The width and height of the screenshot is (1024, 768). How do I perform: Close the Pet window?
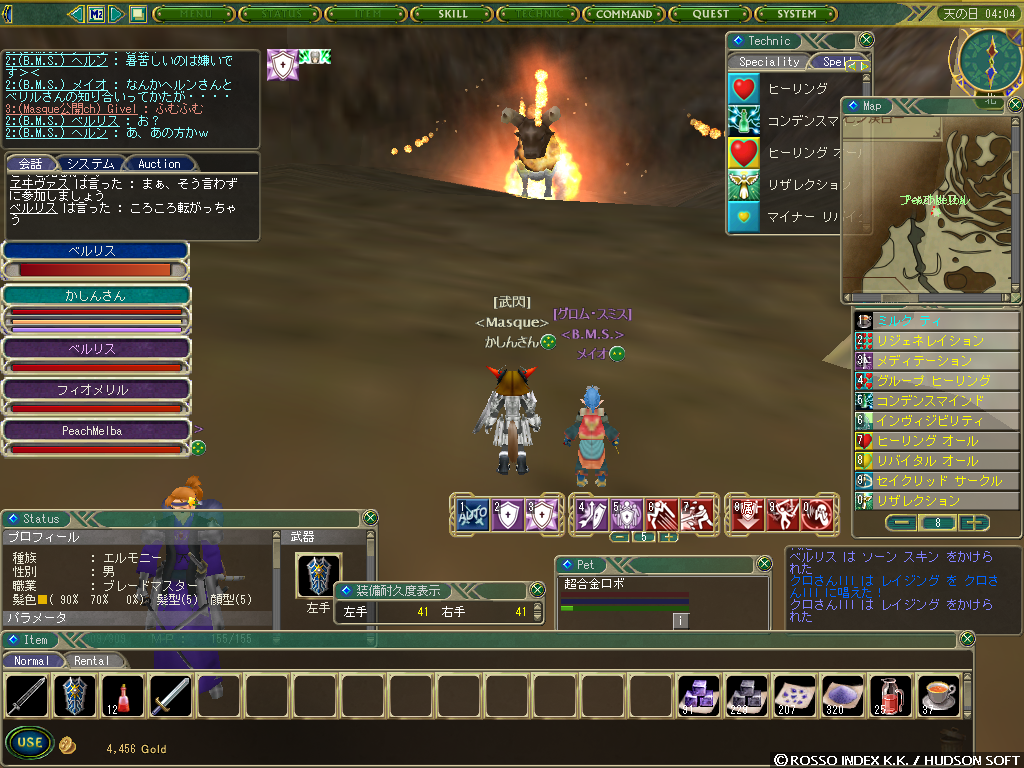[764, 564]
